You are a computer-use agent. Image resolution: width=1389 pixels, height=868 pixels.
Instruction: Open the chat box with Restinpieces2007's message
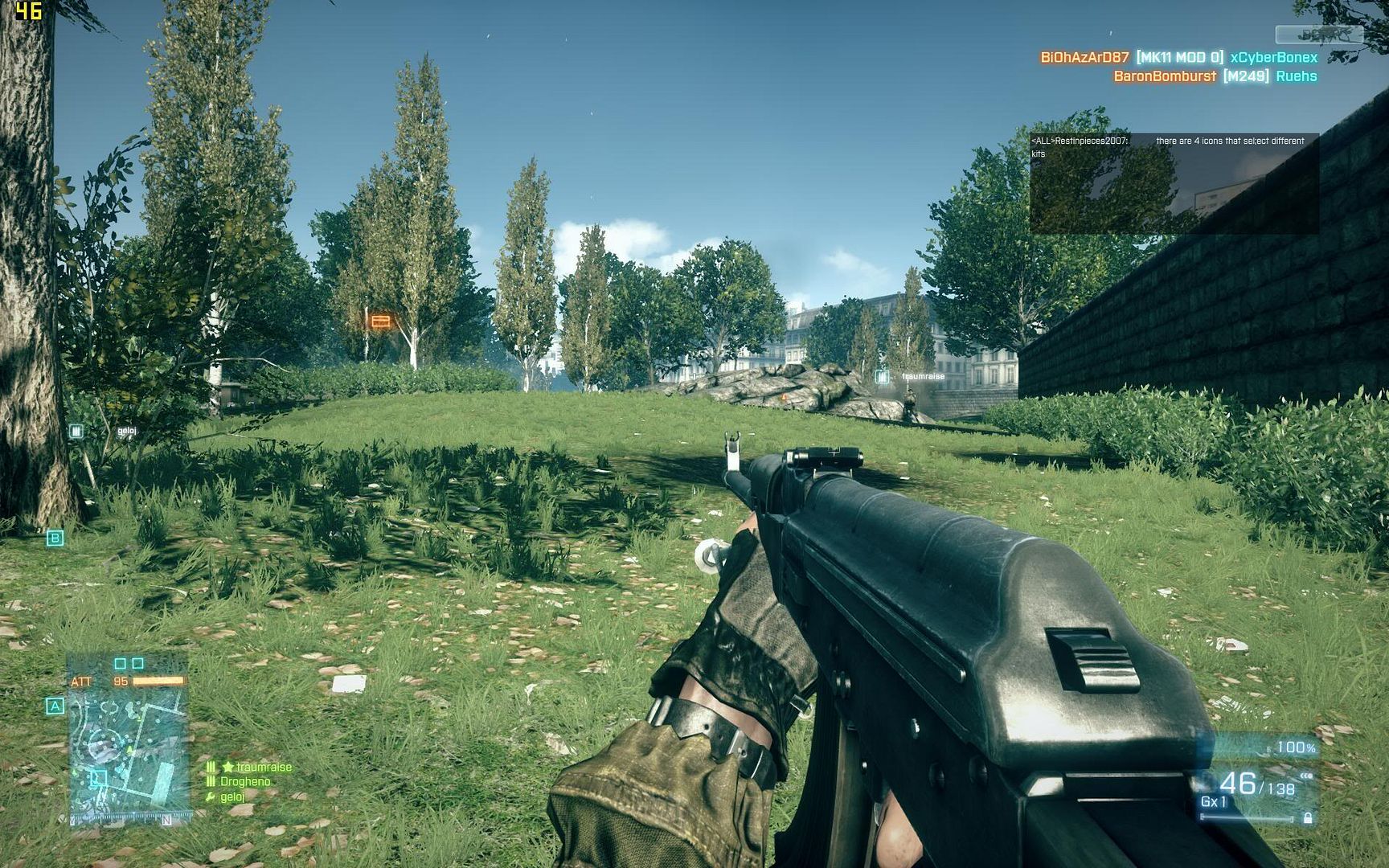[x=1174, y=183]
